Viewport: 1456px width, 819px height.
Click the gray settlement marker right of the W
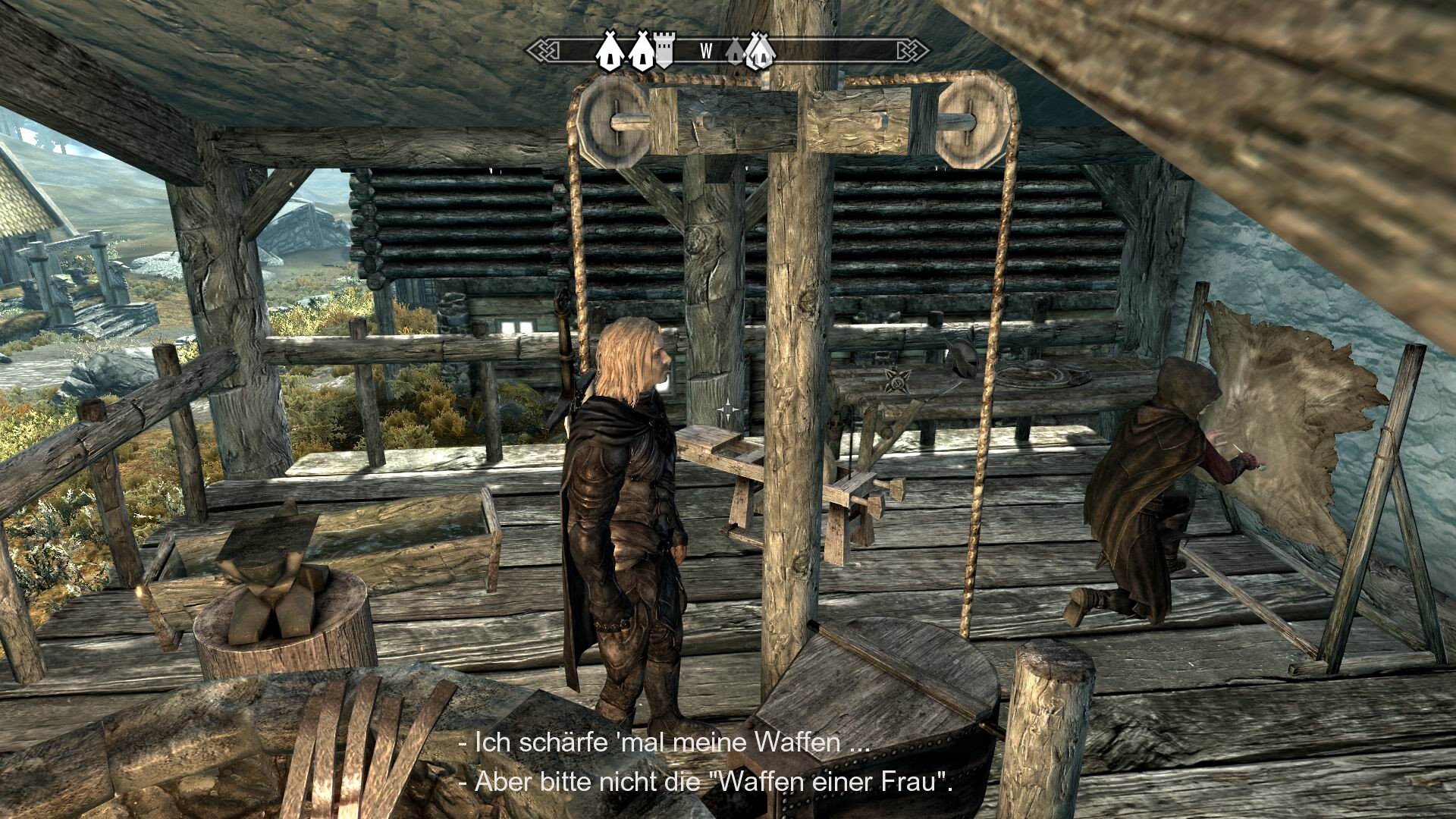pos(735,52)
